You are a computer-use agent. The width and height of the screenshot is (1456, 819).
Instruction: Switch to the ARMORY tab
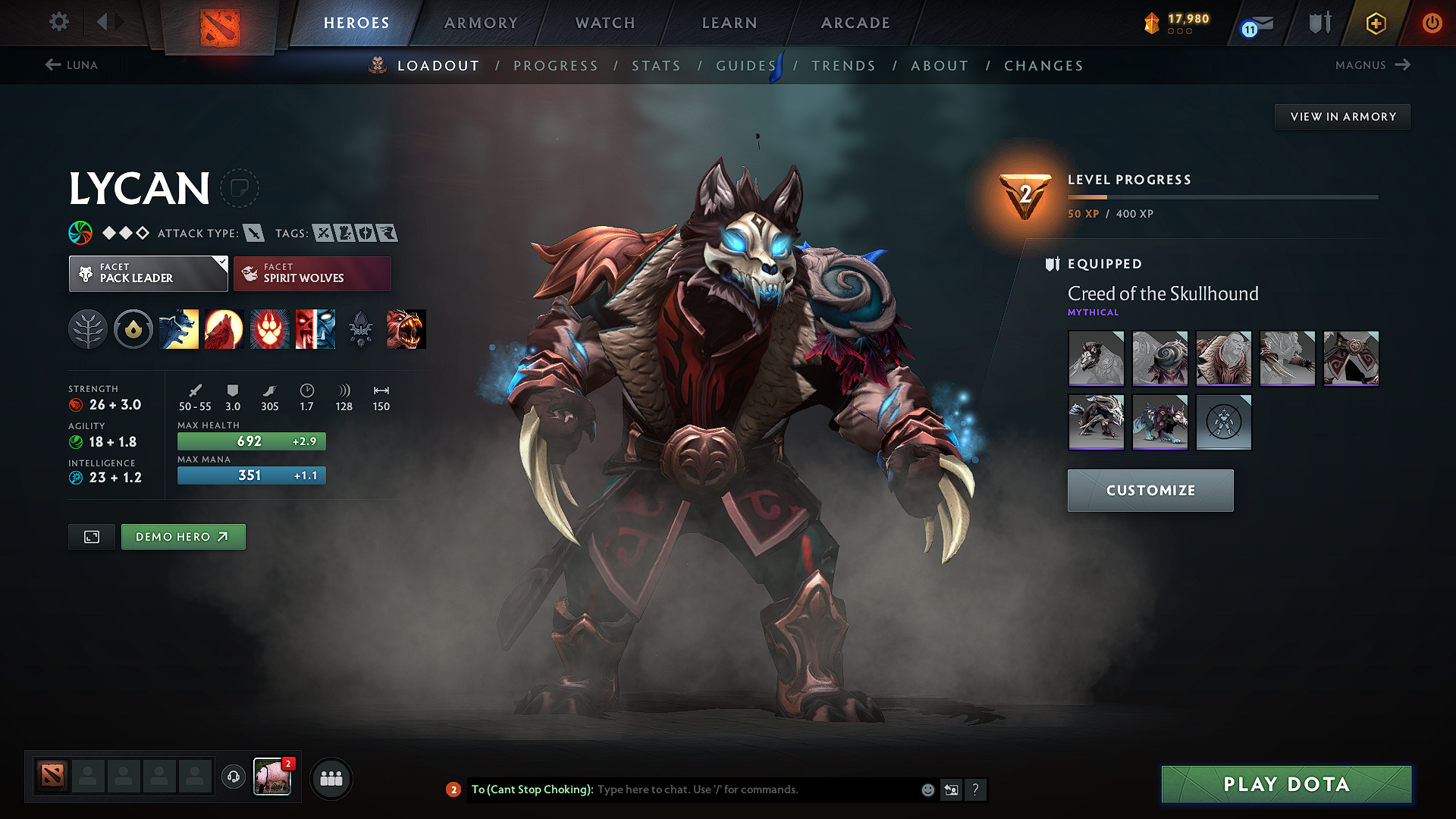(480, 23)
